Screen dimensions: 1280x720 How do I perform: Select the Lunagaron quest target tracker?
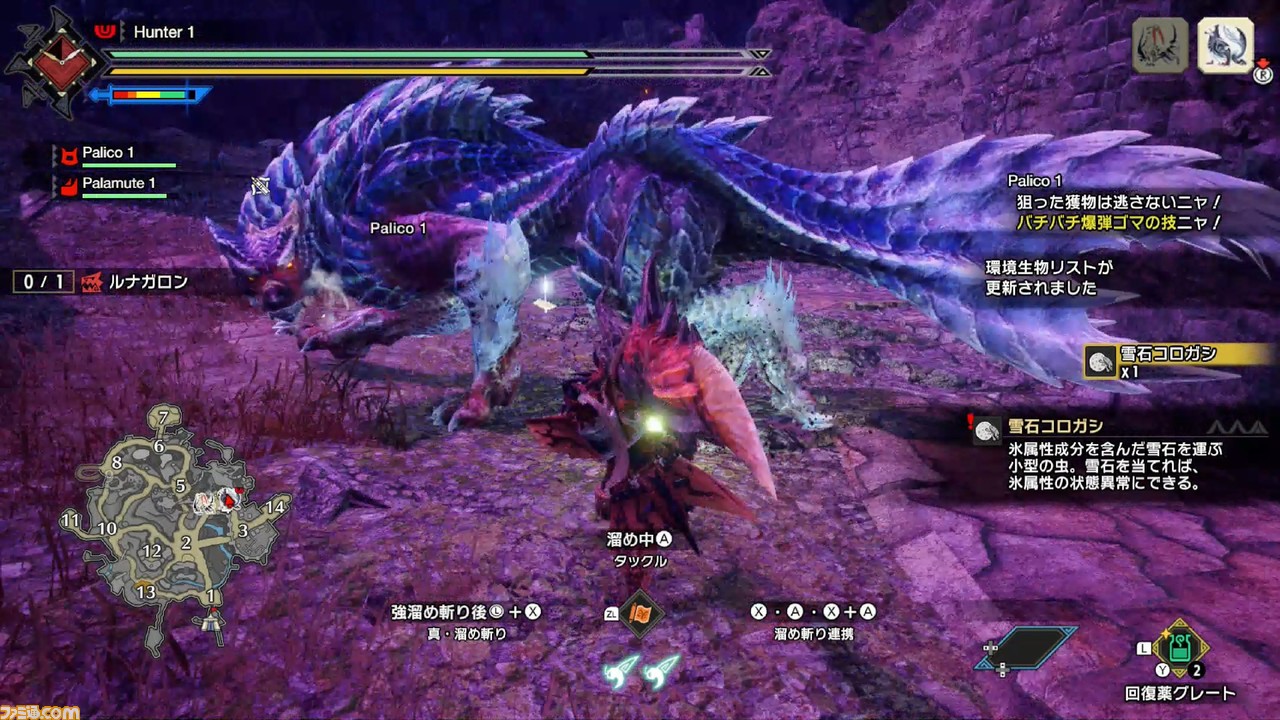(105, 282)
